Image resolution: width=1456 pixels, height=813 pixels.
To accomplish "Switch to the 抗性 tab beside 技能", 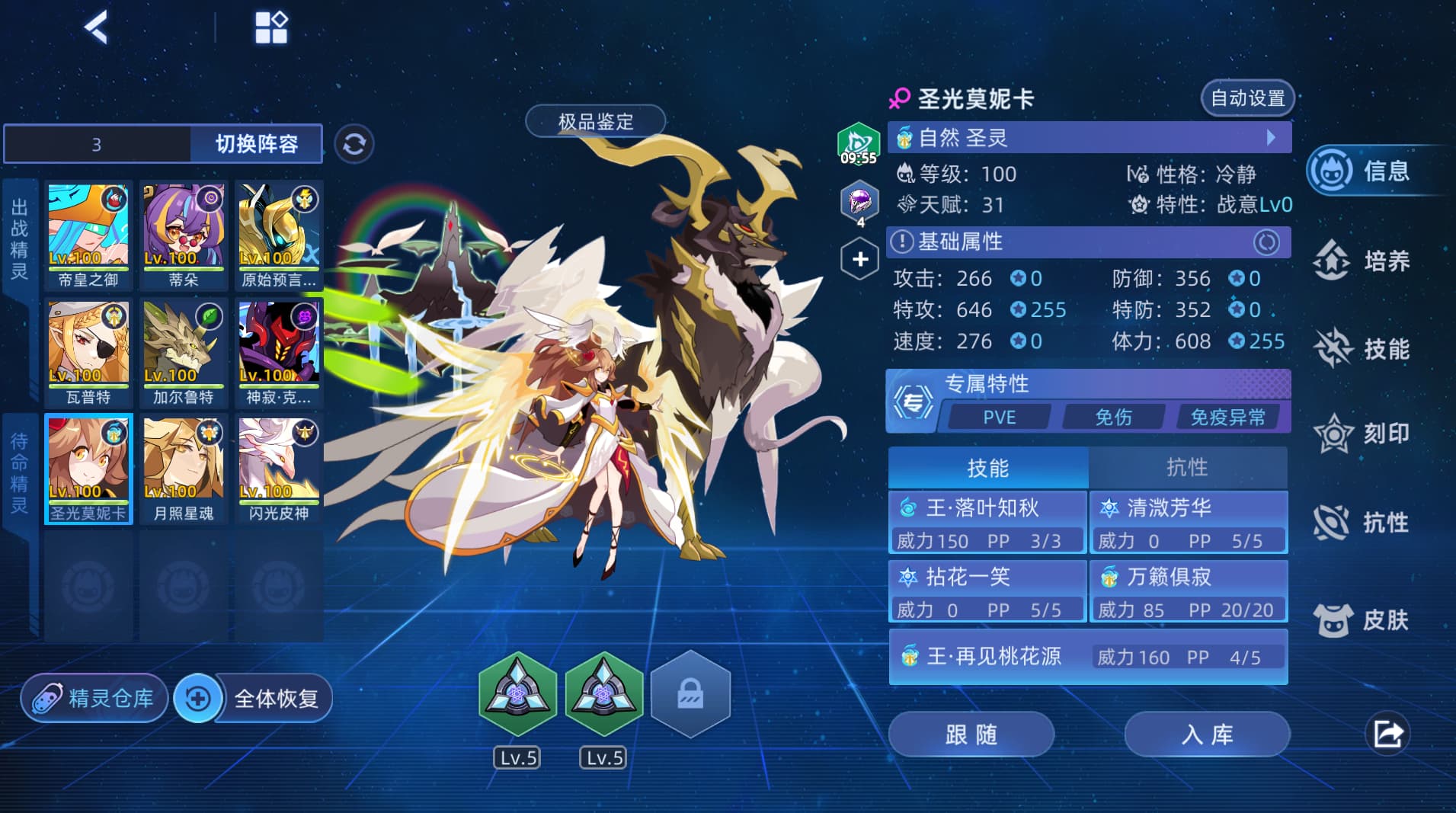I will click(x=1187, y=467).
